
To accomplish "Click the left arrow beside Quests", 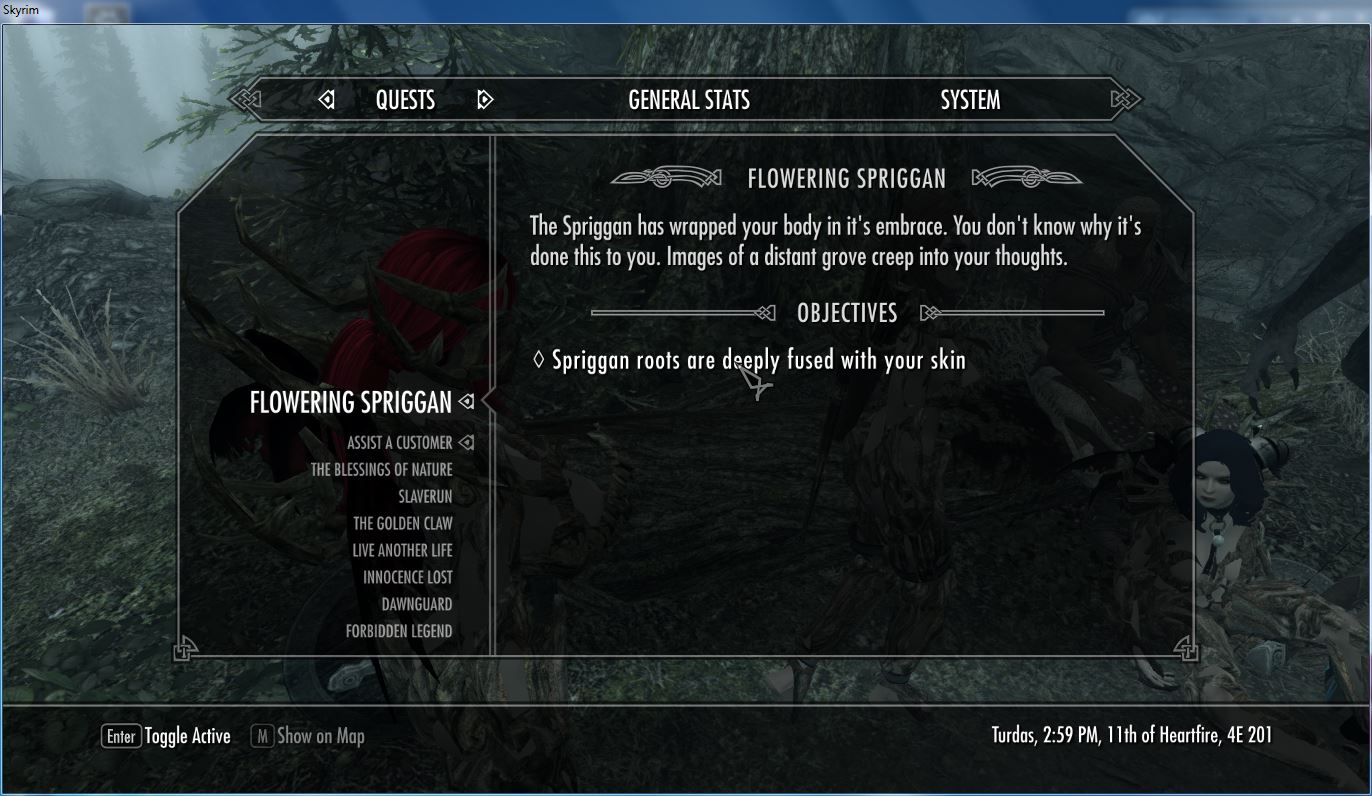I will pyautogui.click(x=326, y=100).
